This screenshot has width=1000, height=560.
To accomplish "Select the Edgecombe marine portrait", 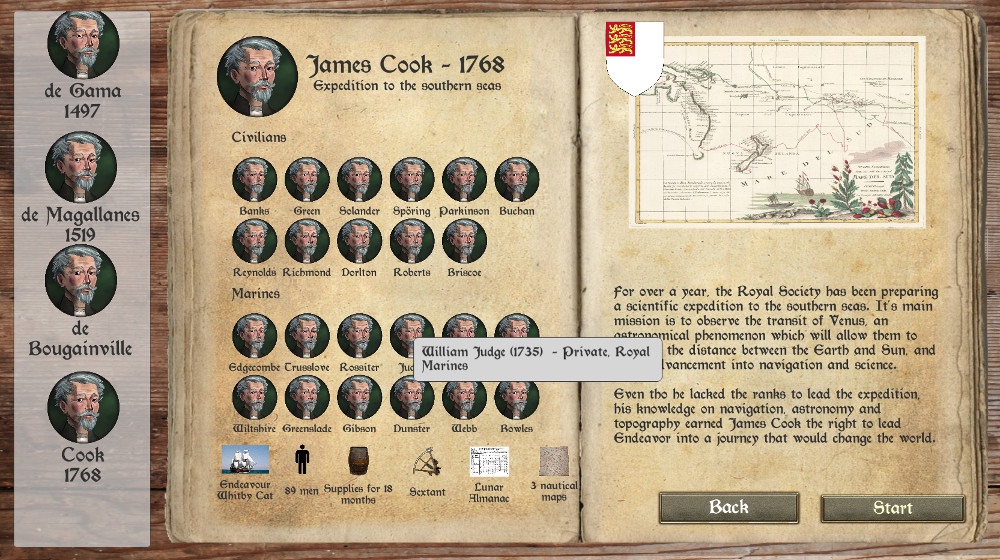I will click(x=255, y=336).
